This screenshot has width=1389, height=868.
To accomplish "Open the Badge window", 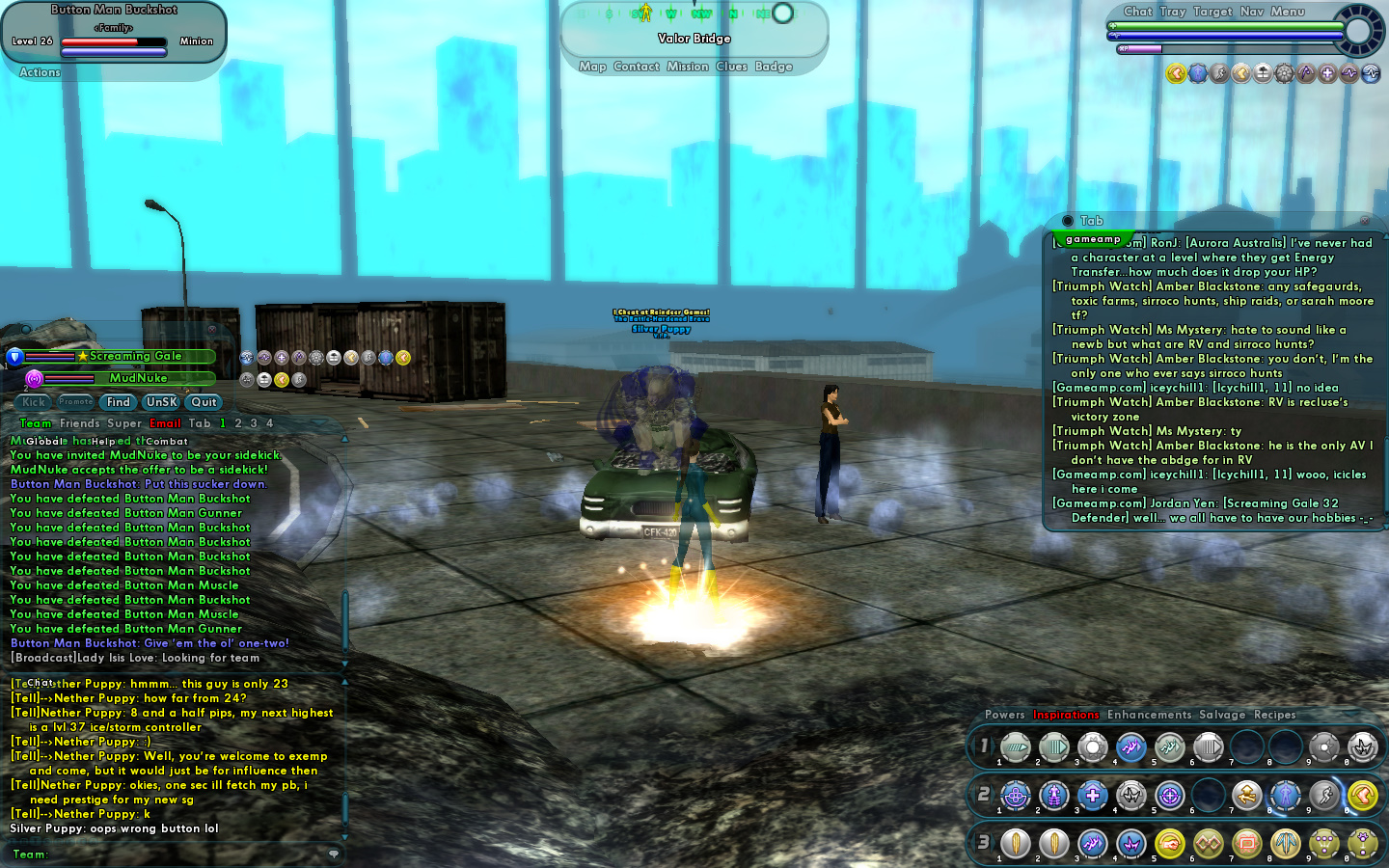I will 774,67.
